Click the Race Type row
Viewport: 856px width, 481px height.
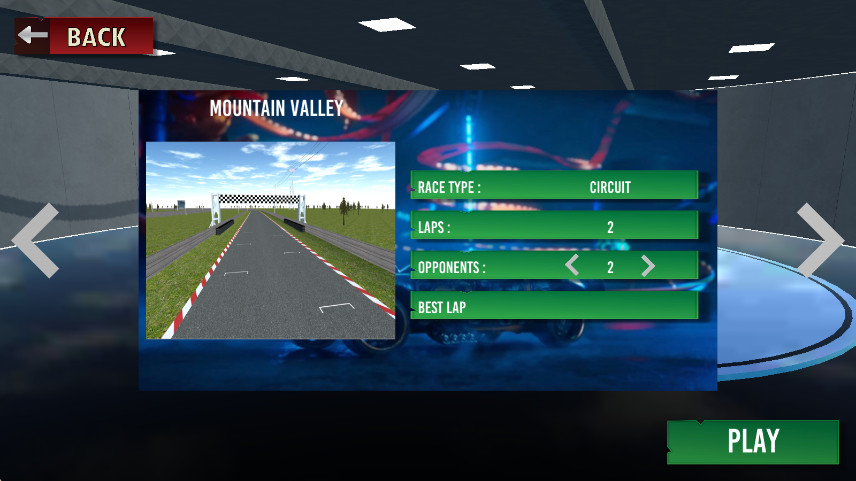click(553, 186)
